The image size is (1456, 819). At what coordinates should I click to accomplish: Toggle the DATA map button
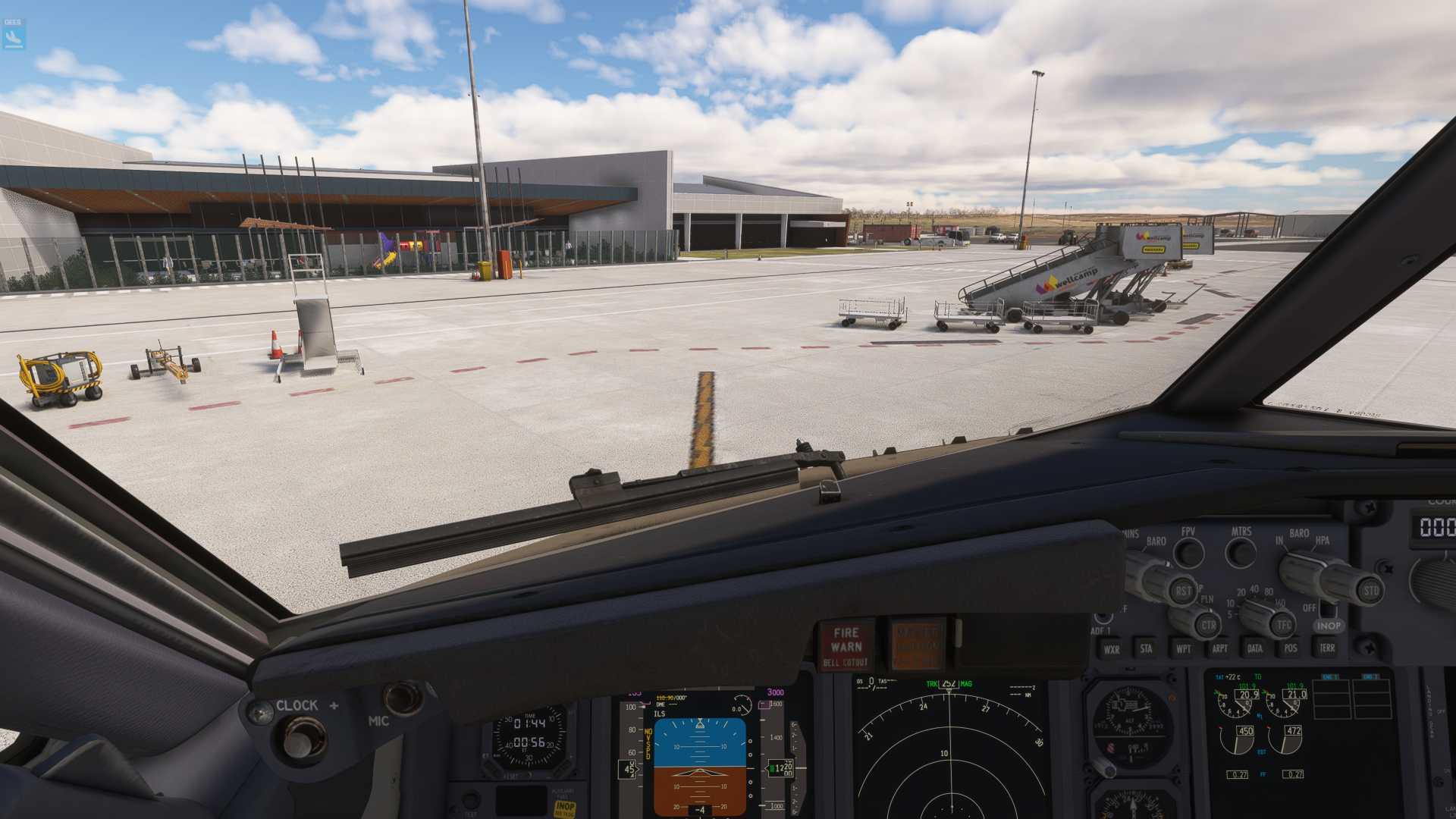[1255, 648]
